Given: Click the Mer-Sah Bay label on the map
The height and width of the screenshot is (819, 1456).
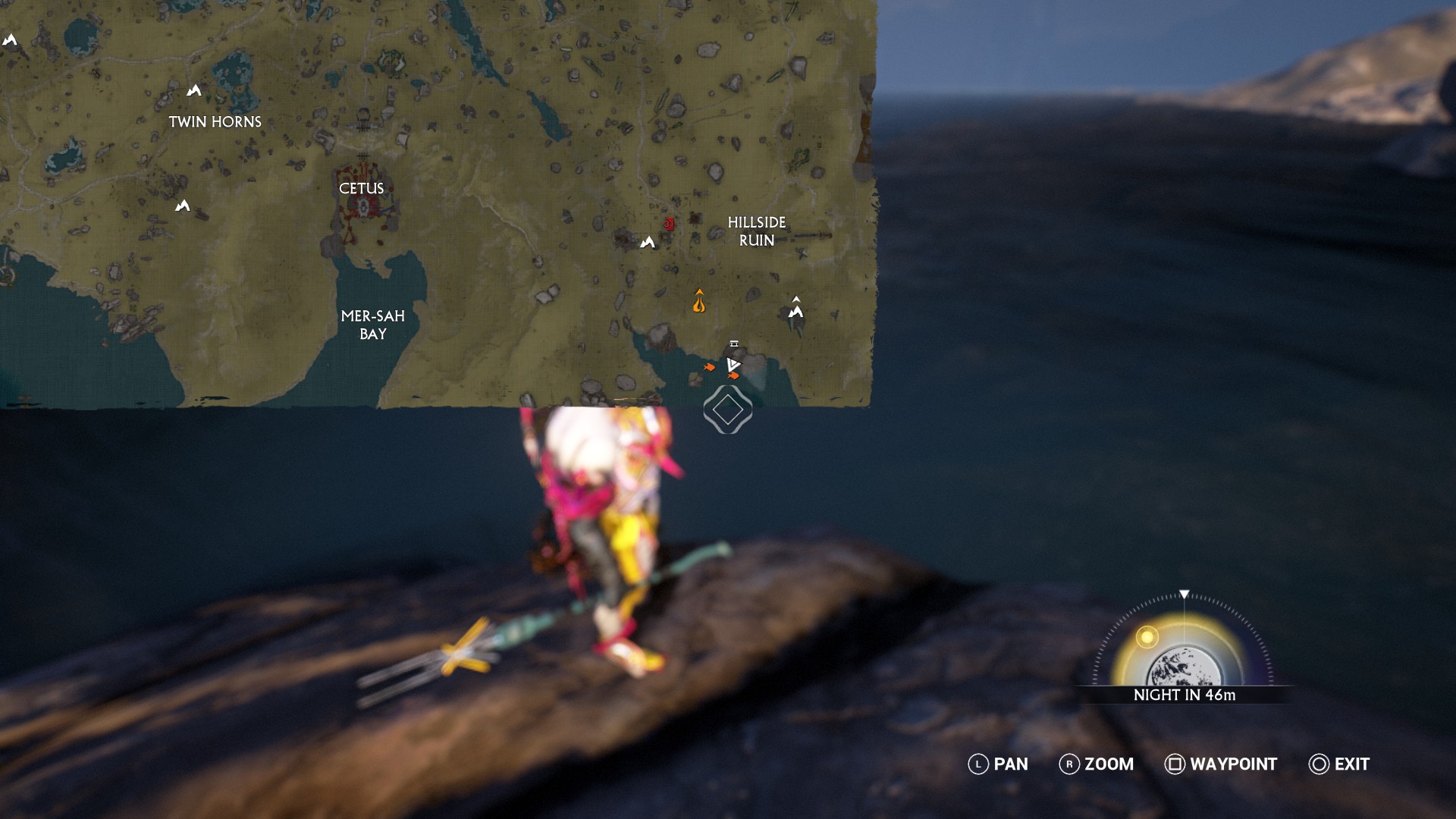Looking at the screenshot, I should coord(375,324).
